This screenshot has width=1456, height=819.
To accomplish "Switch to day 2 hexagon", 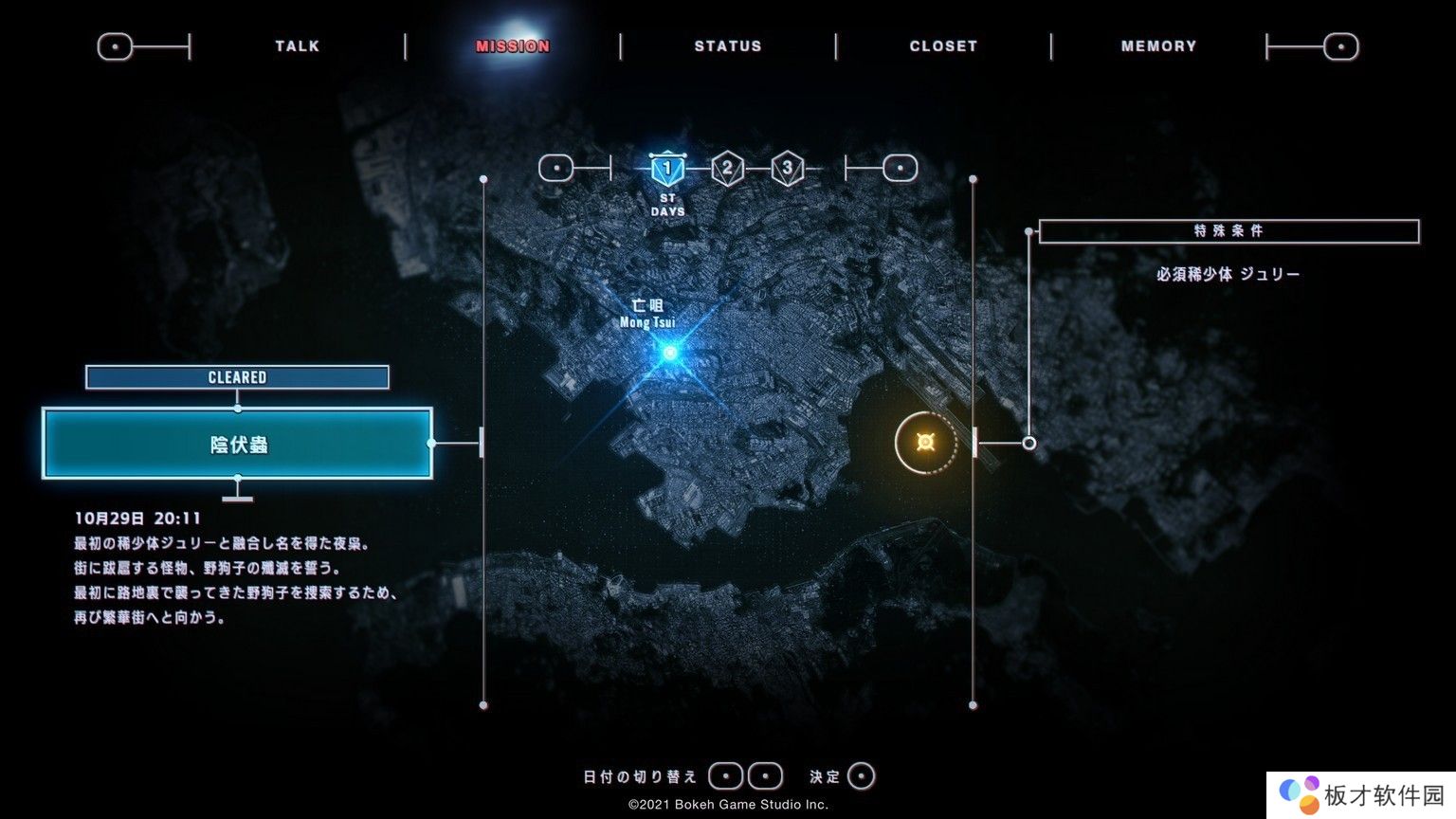I will tap(727, 169).
